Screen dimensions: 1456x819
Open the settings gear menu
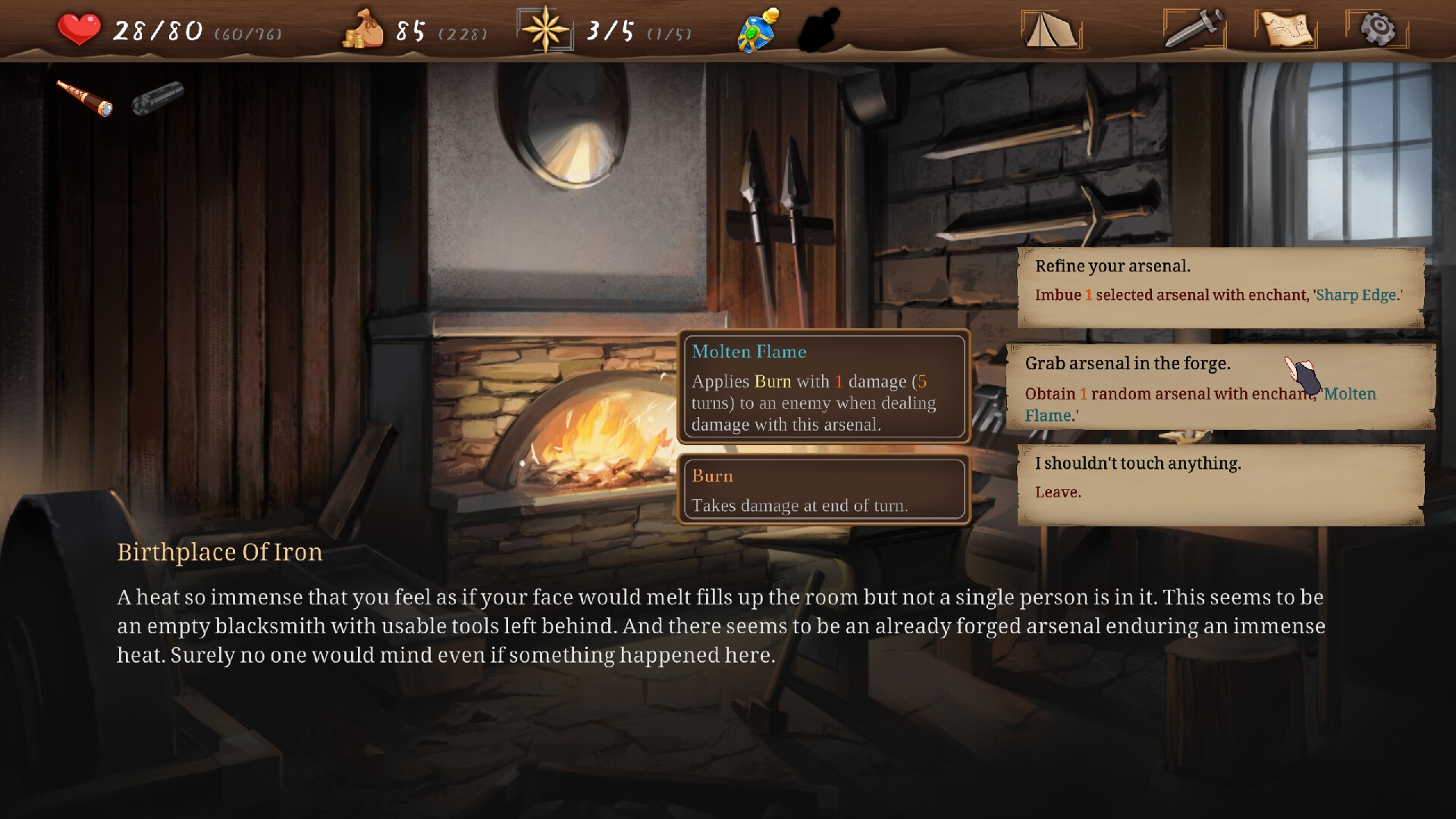click(x=1379, y=29)
